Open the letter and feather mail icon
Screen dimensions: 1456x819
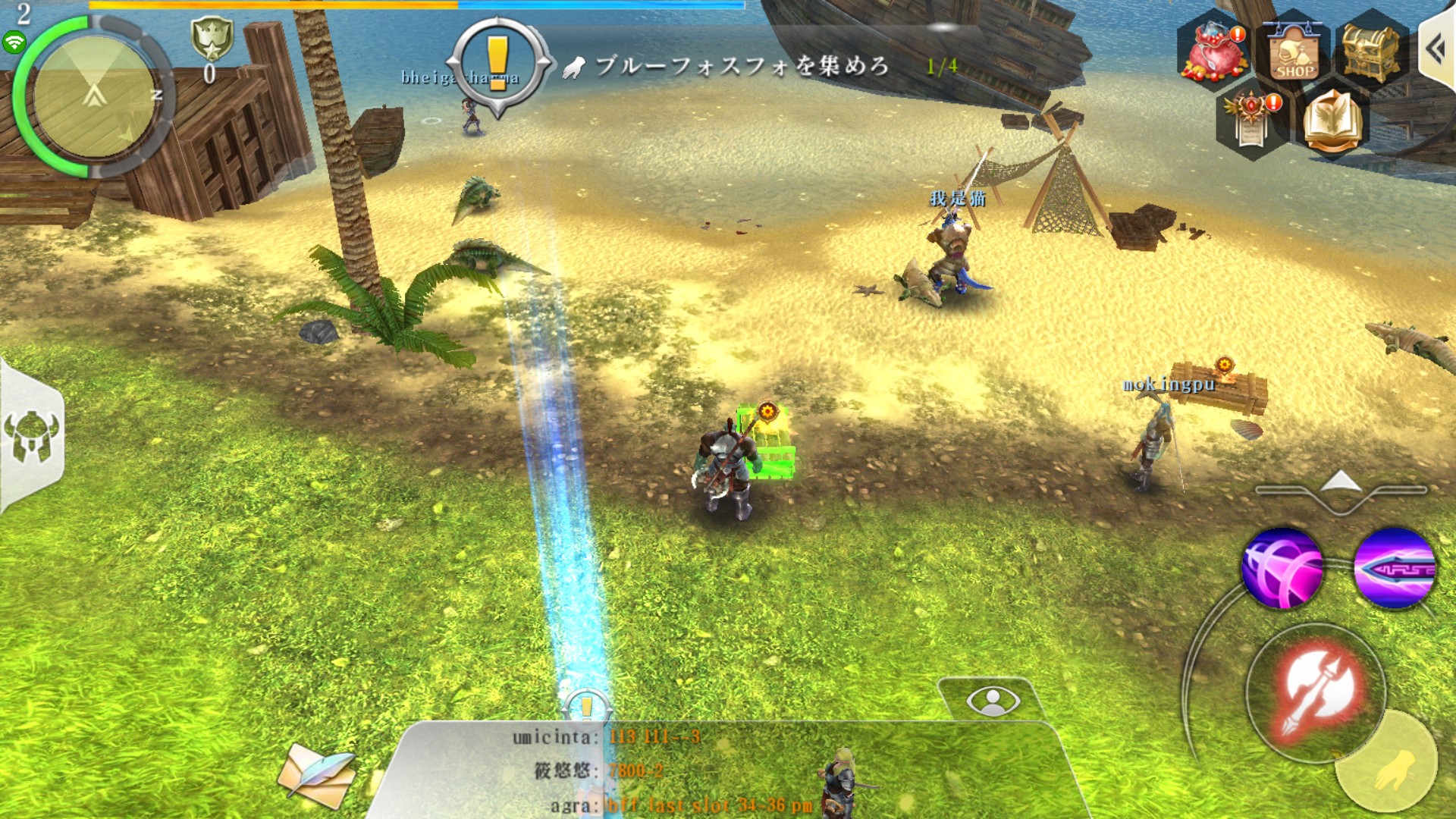(x=316, y=773)
